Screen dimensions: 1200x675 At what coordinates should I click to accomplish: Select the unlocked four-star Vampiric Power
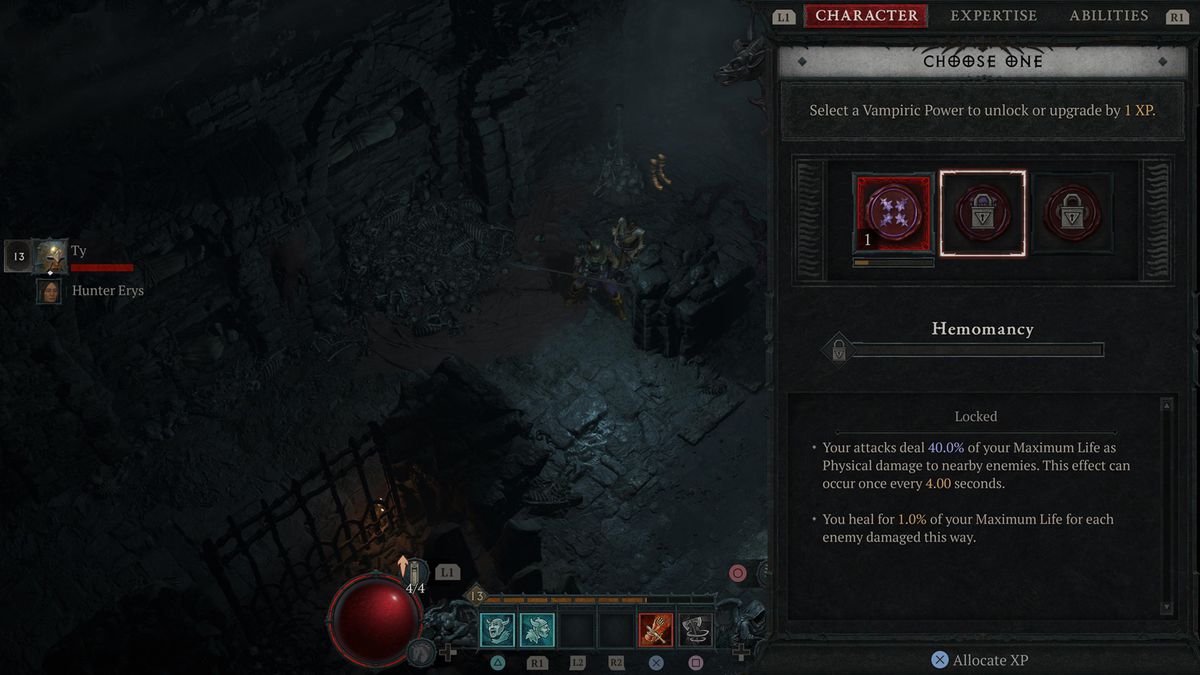point(893,213)
